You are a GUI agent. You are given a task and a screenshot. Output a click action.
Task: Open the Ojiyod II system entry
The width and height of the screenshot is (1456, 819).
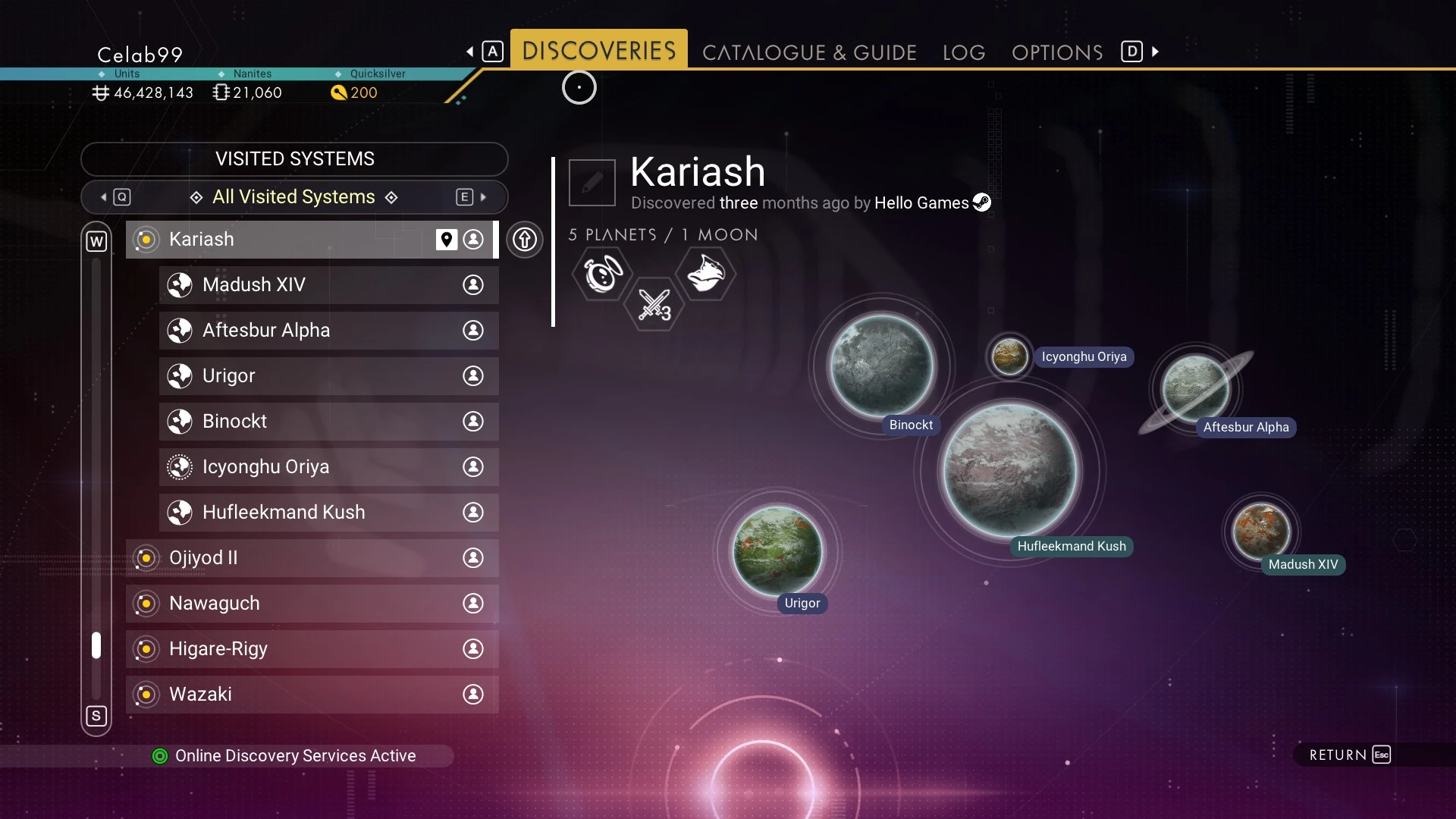pyautogui.click(x=303, y=558)
